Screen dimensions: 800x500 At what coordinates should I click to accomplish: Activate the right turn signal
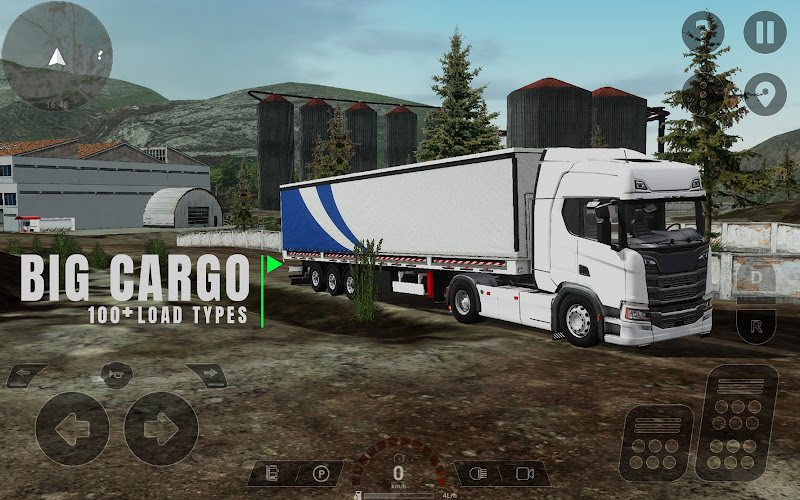point(206,376)
